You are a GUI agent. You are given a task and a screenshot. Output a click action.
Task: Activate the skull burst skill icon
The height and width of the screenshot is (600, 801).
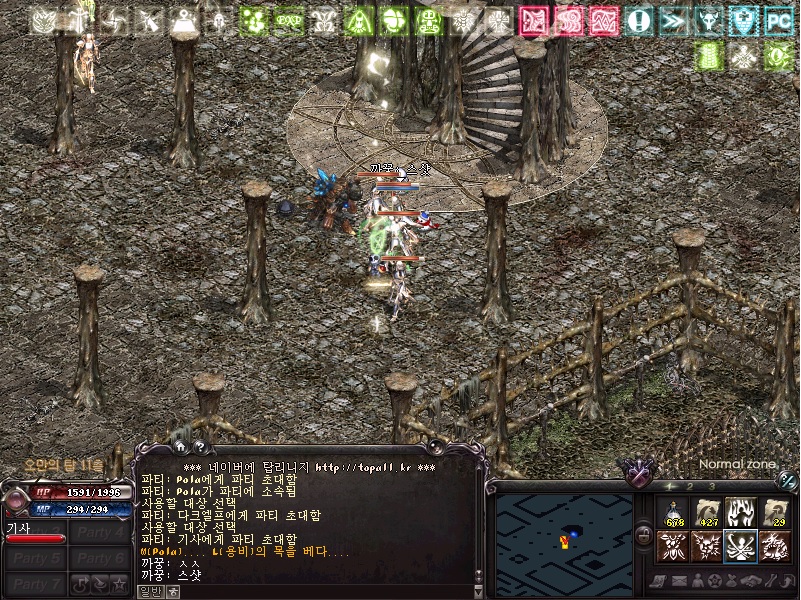[x=707, y=547]
